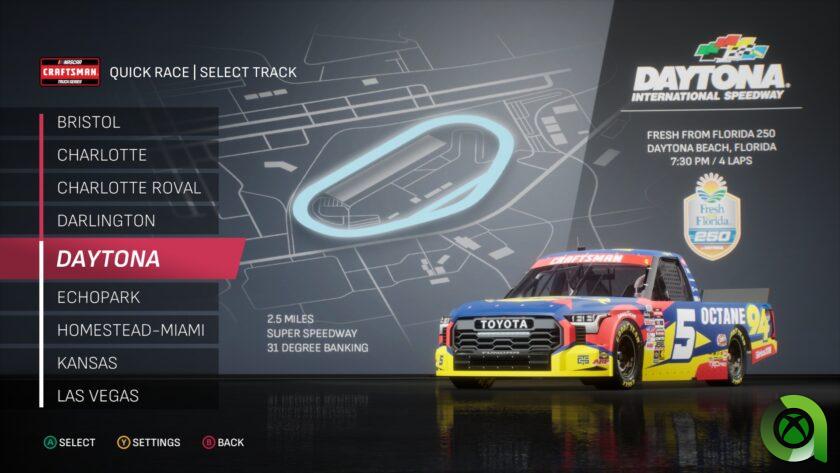Open the Settings option in footer

coord(149,442)
